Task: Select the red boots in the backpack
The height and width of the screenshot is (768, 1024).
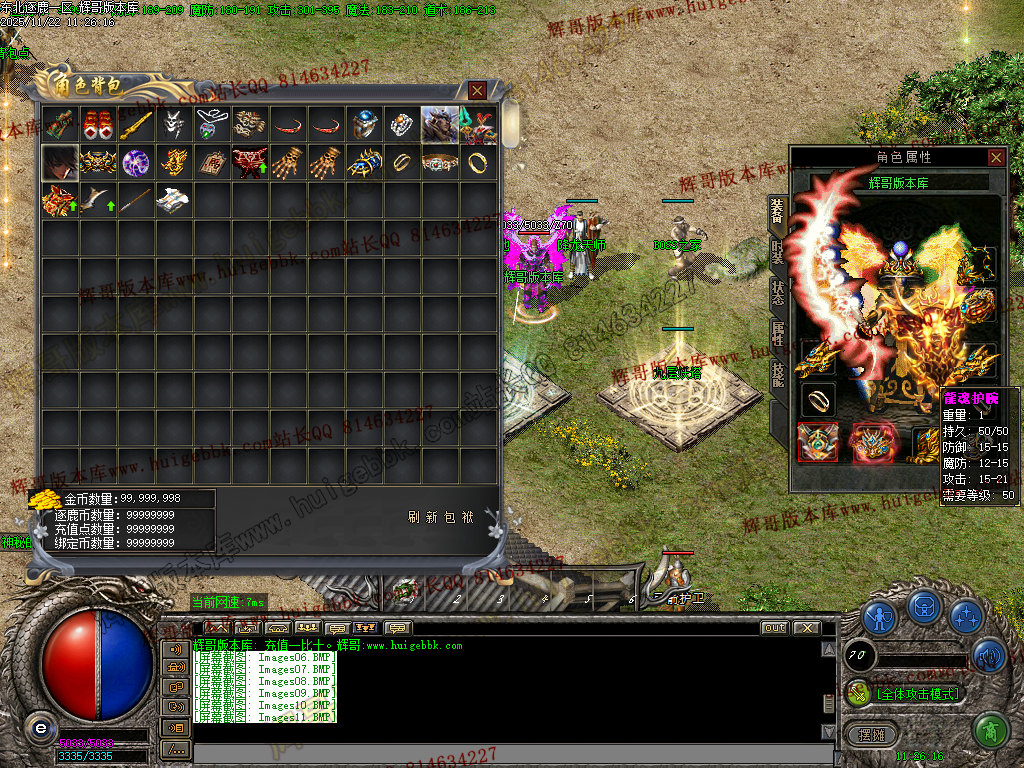Action: click(x=98, y=125)
